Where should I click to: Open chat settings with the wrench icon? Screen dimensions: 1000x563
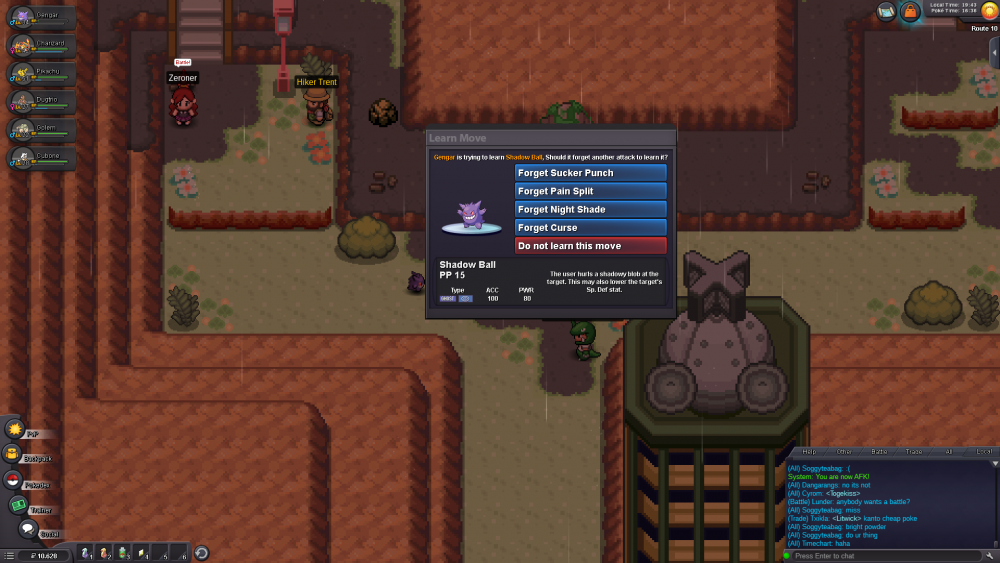989,555
